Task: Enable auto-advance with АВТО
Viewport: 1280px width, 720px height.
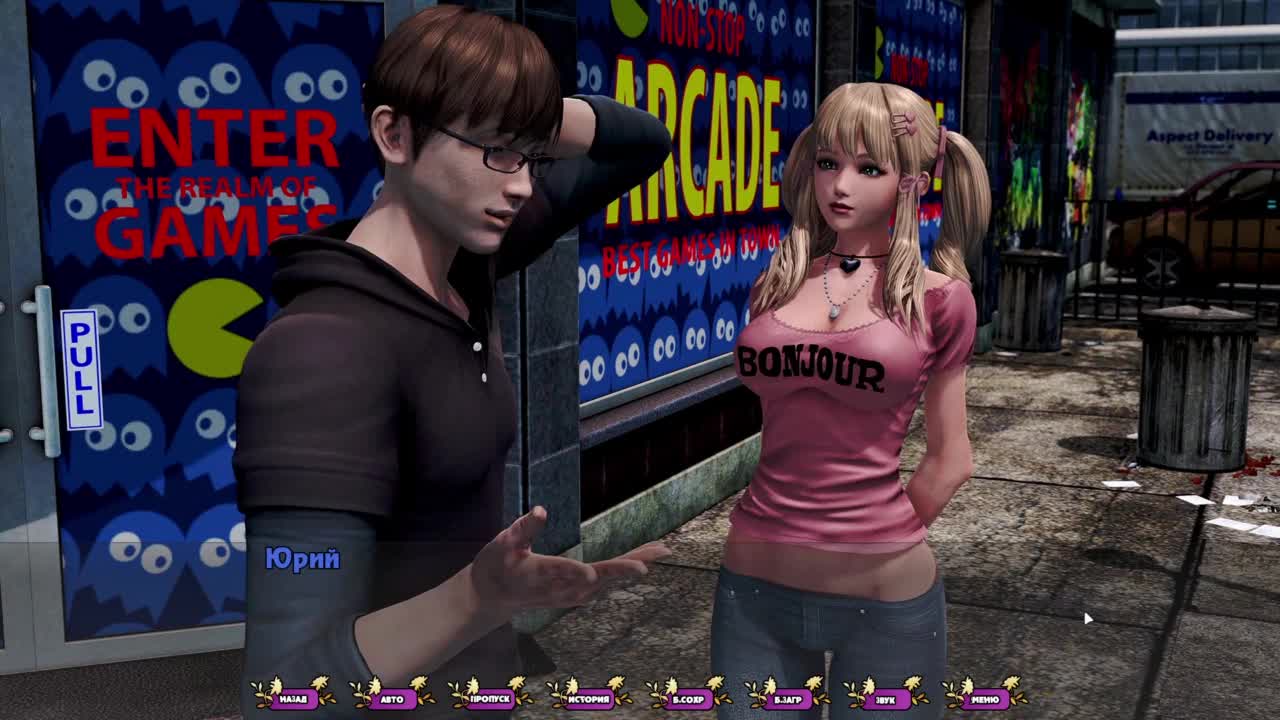Action: pyautogui.click(x=392, y=698)
